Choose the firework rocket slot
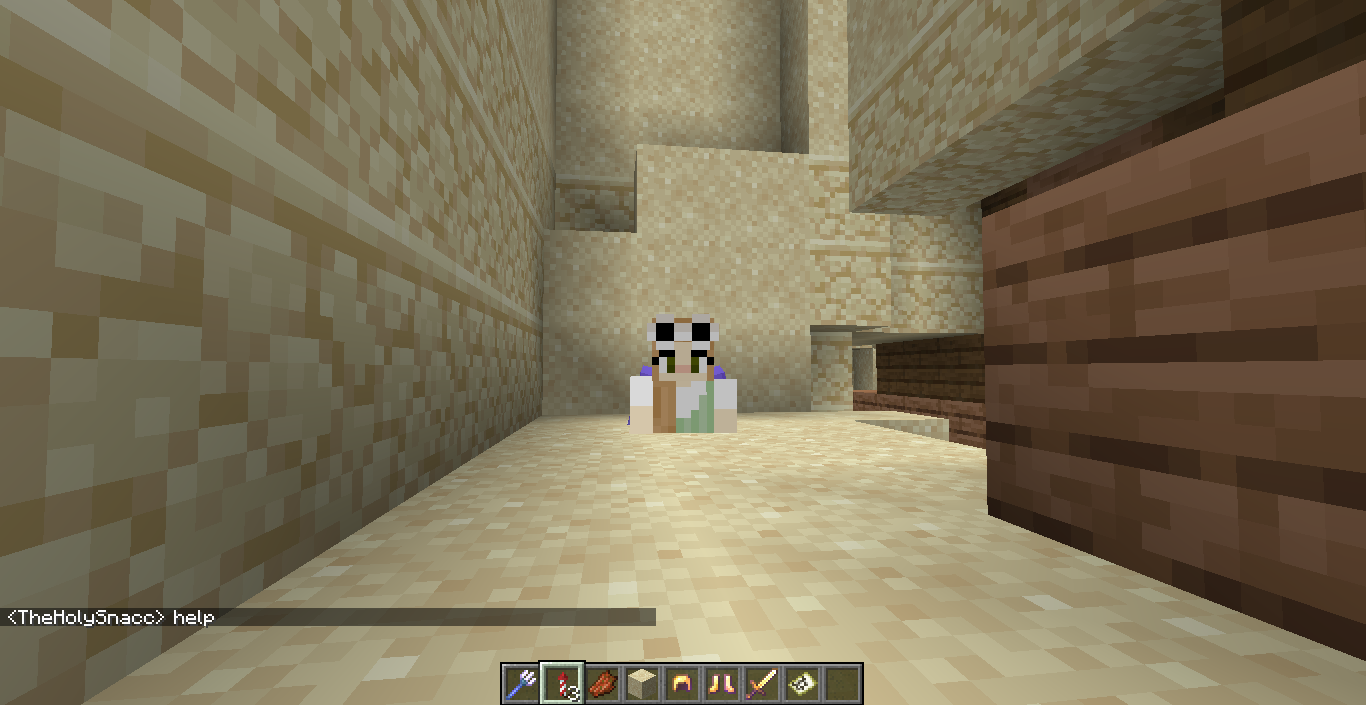Viewport: 1366px width, 705px height. pyautogui.click(x=561, y=684)
